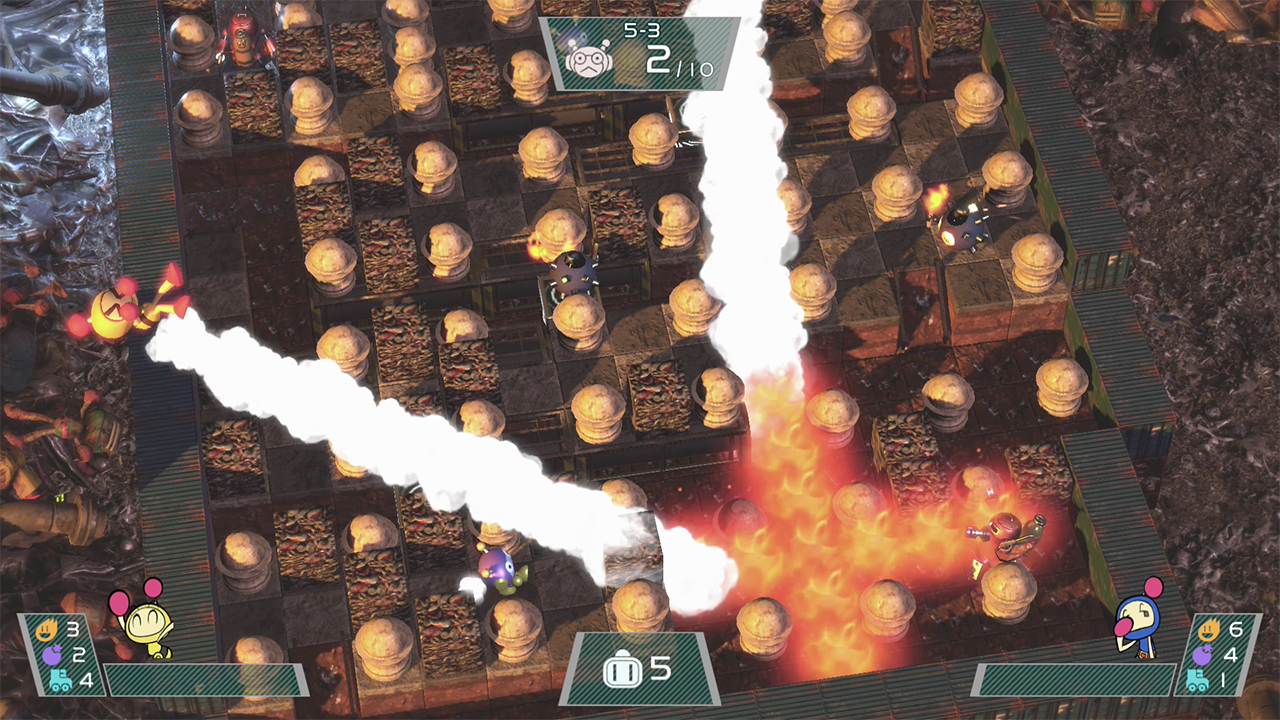Click the speed skate icon showing 1
The image size is (1280, 720).
[x=1196, y=680]
